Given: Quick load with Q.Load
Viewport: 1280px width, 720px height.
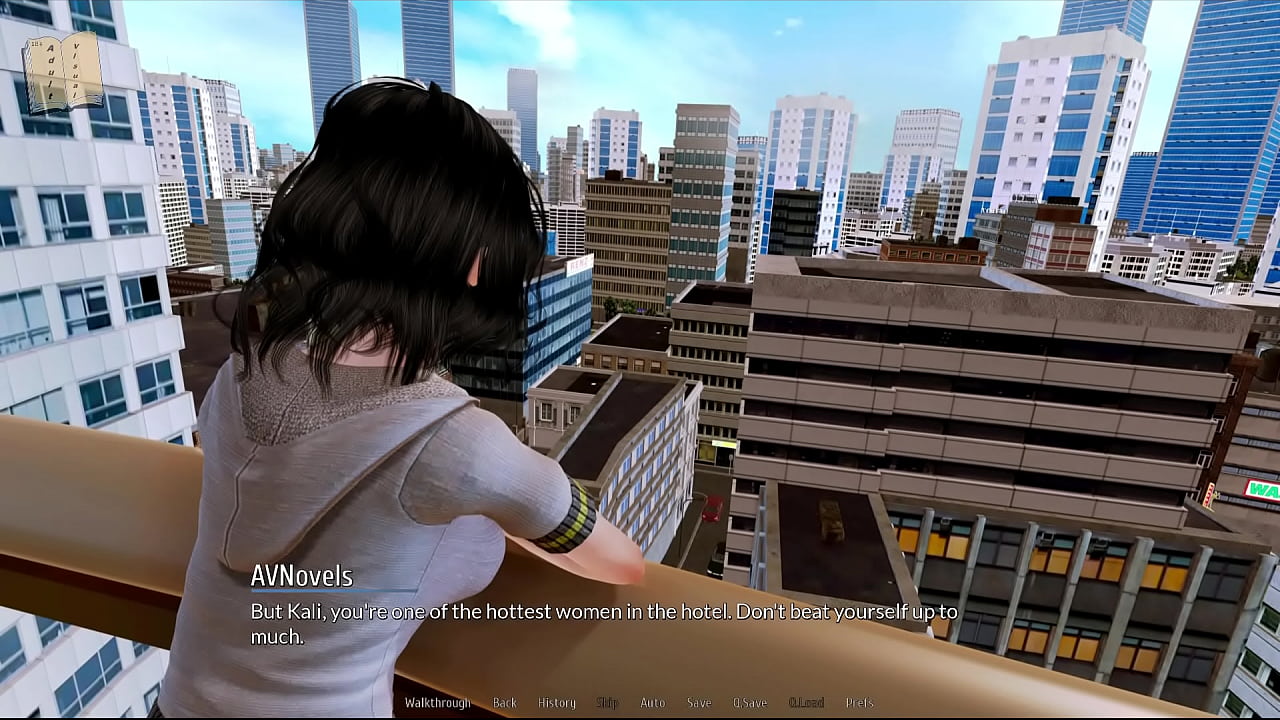Looking at the screenshot, I should point(806,703).
